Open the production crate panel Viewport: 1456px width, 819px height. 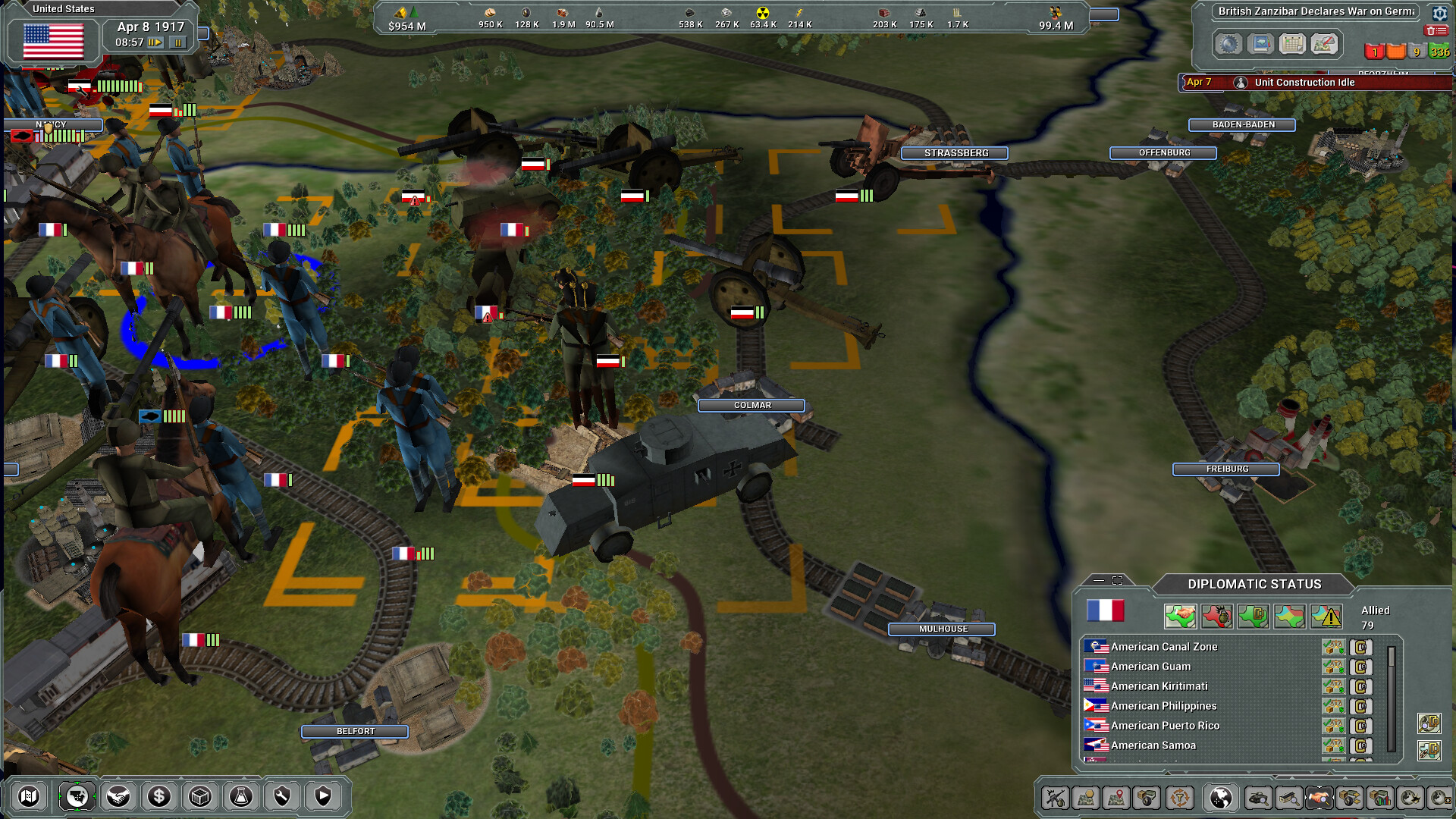tap(201, 796)
